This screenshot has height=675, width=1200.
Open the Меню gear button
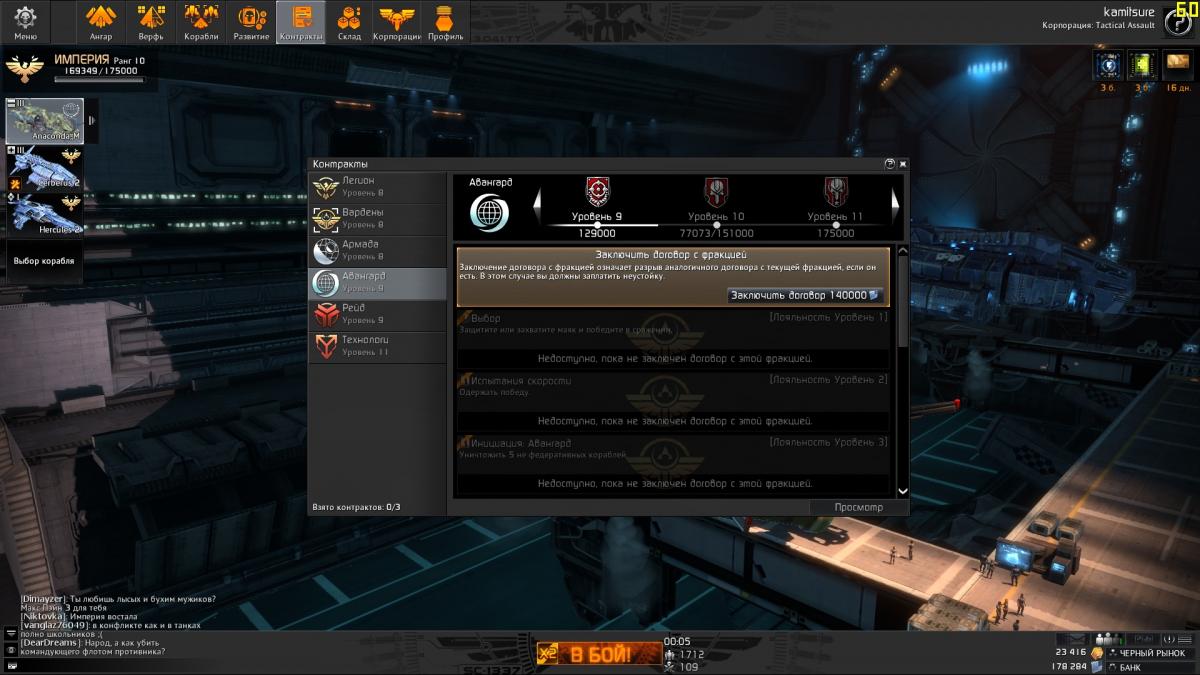[25, 21]
